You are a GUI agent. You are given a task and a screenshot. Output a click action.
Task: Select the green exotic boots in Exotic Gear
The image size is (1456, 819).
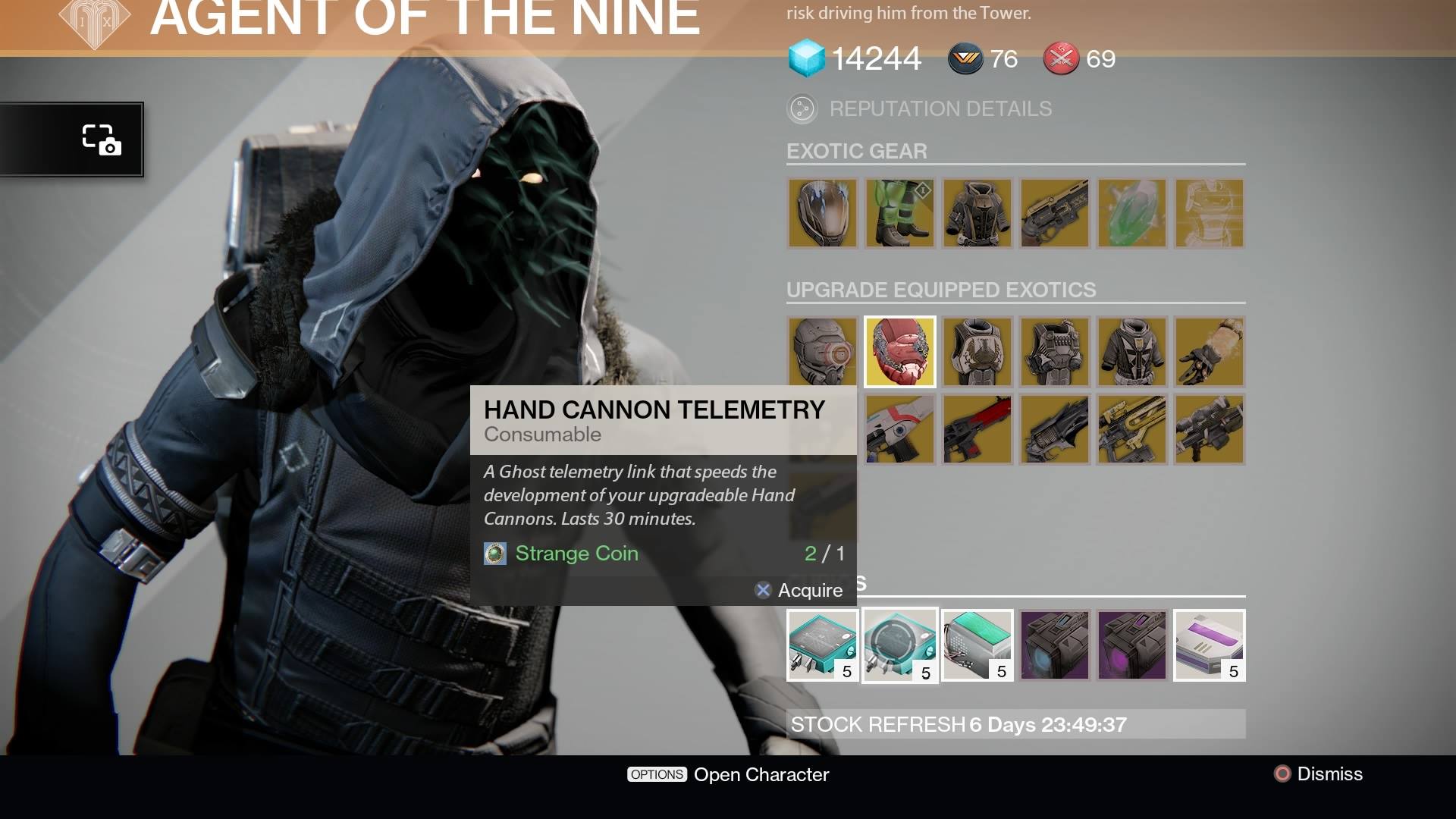tap(900, 213)
